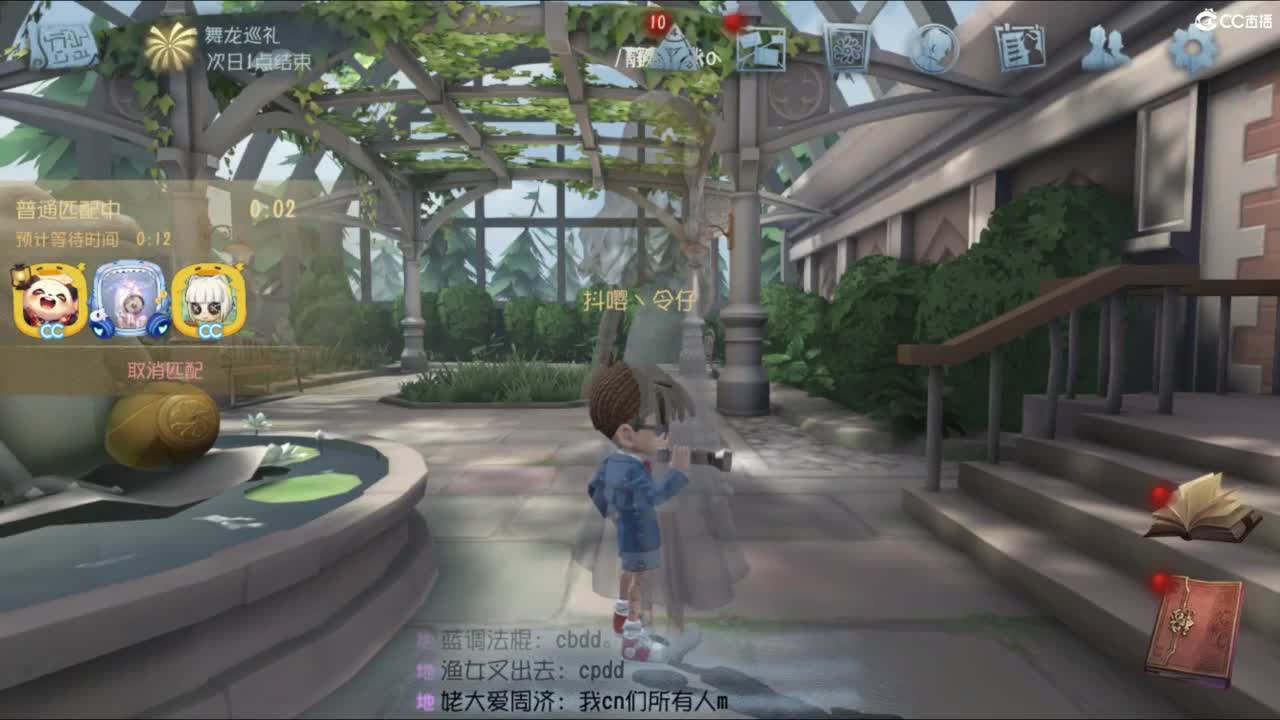Open the mail envelope icon near the top
Viewport: 1280px width, 720px height.
(762, 47)
